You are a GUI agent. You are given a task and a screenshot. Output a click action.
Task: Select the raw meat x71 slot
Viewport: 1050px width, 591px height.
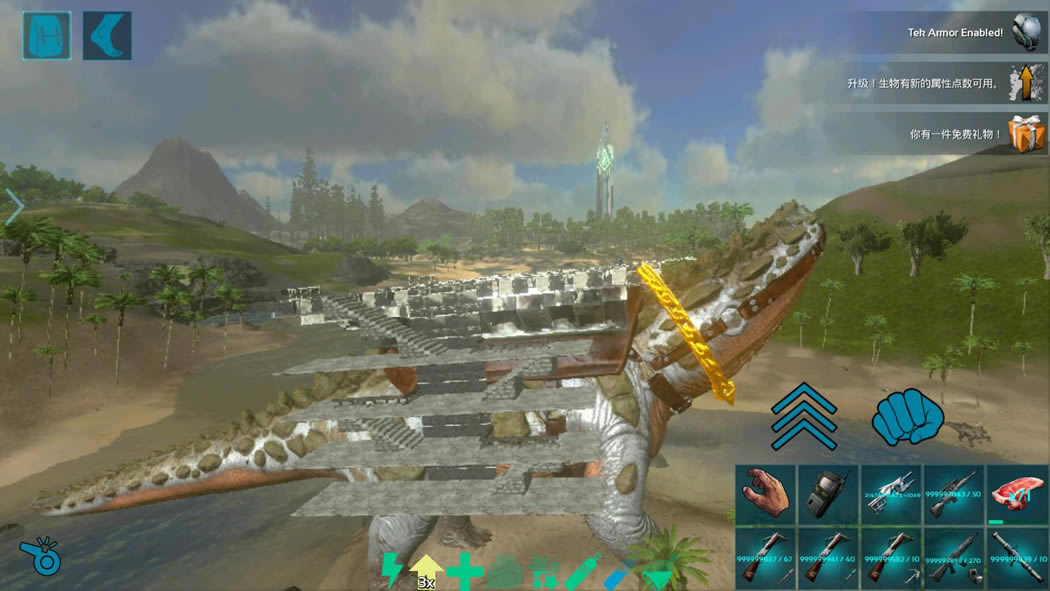point(1017,495)
